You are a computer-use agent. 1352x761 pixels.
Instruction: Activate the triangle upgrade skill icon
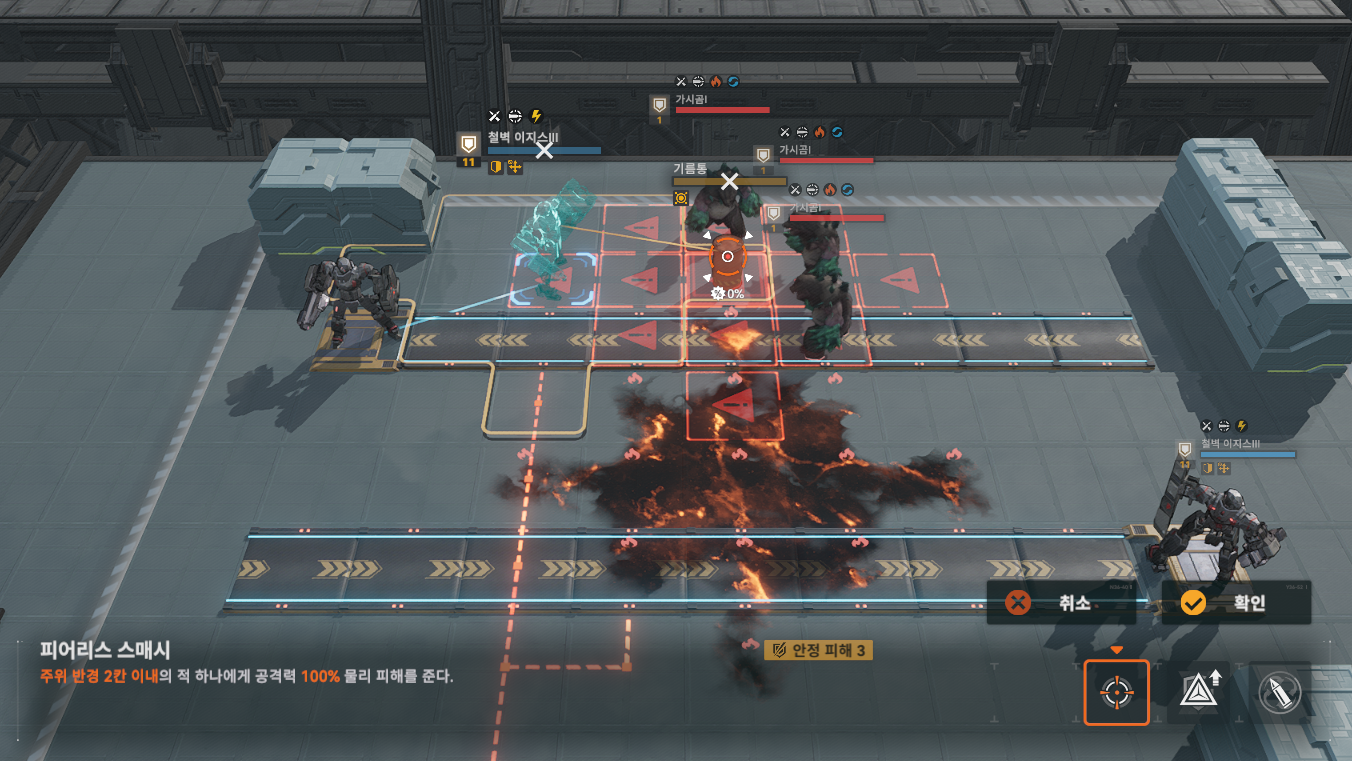(1199, 692)
